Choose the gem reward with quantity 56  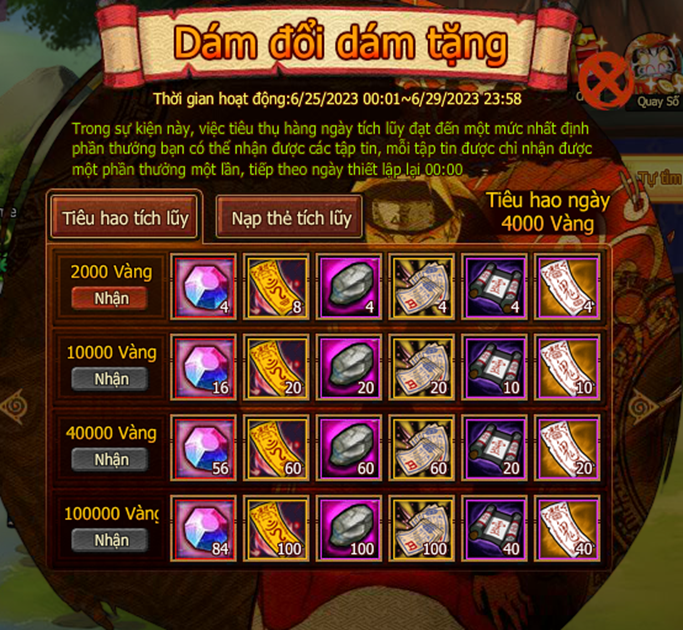click(x=204, y=447)
